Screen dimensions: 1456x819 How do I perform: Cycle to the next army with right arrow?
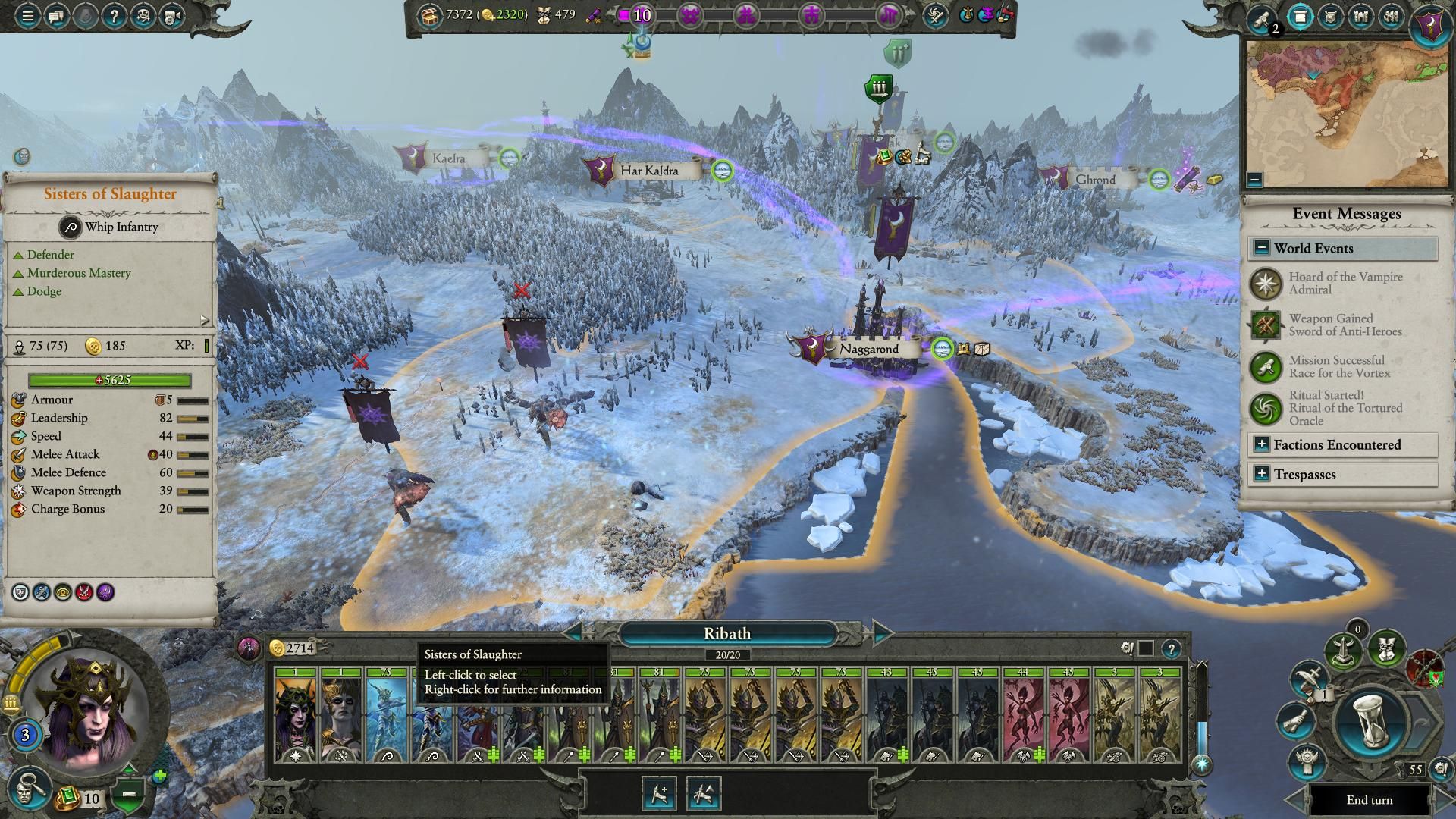882,632
